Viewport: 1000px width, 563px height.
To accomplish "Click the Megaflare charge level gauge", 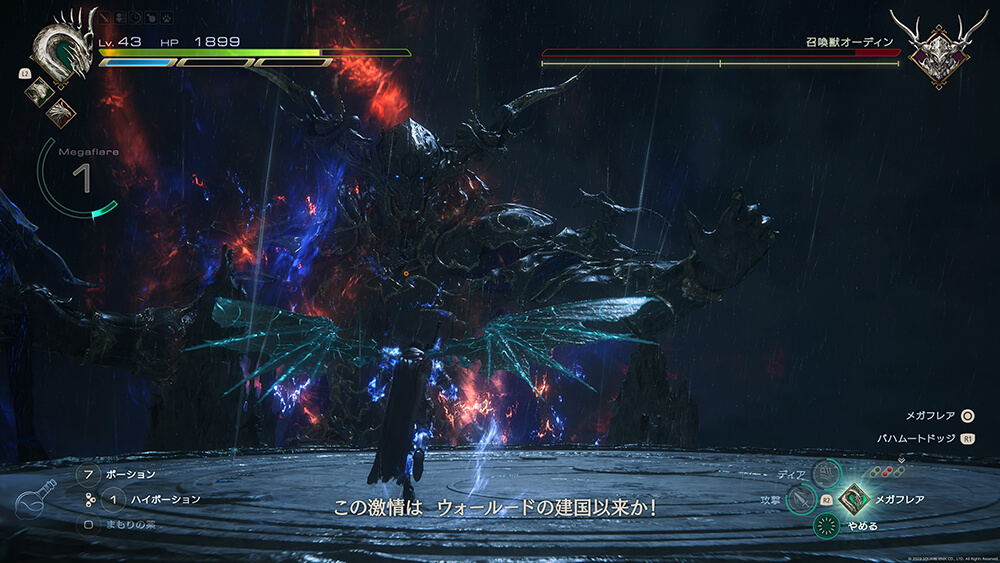I will tap(80, 178).
